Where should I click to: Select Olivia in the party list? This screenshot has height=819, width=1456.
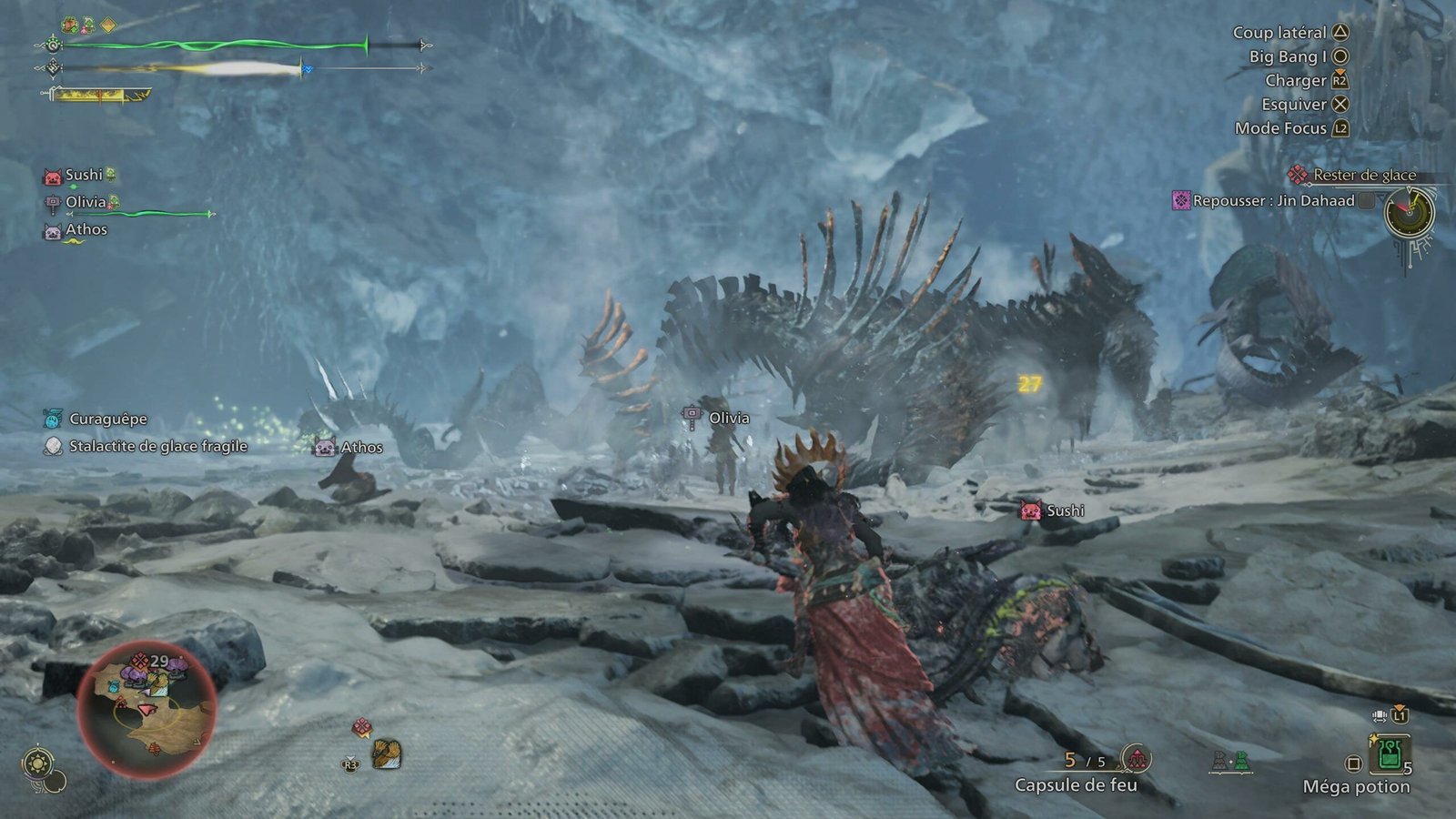point(86,202)
